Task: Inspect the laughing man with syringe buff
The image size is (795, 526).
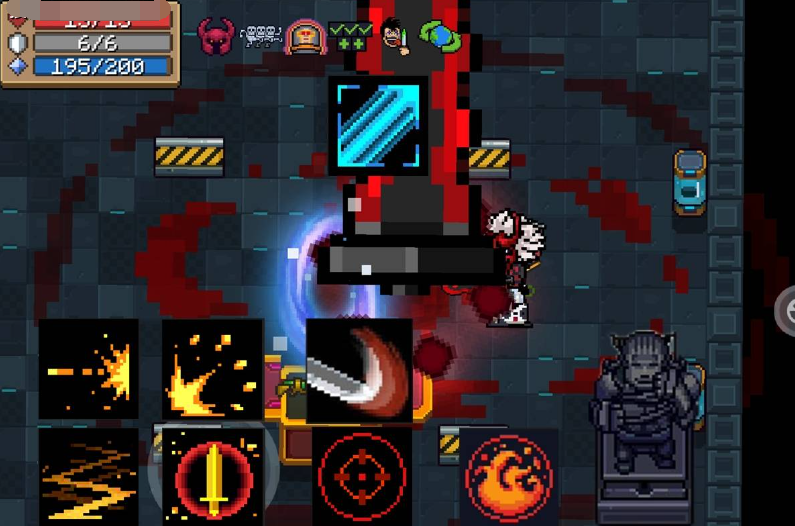Action: coord(395,37)
